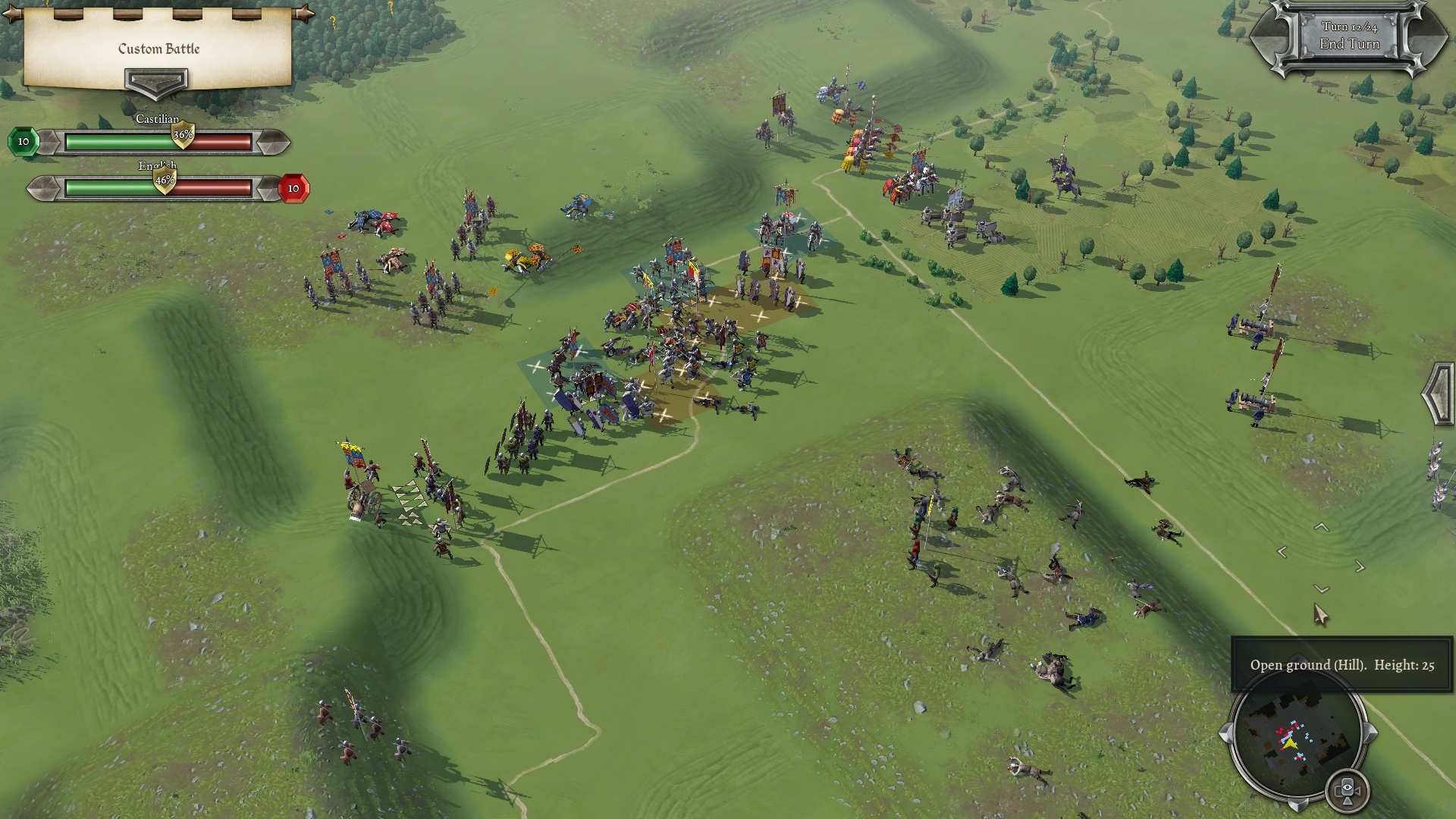Pan the camera right with the arrow
The height and width of the screenshot is (819, 1456).
point(1360,566)
